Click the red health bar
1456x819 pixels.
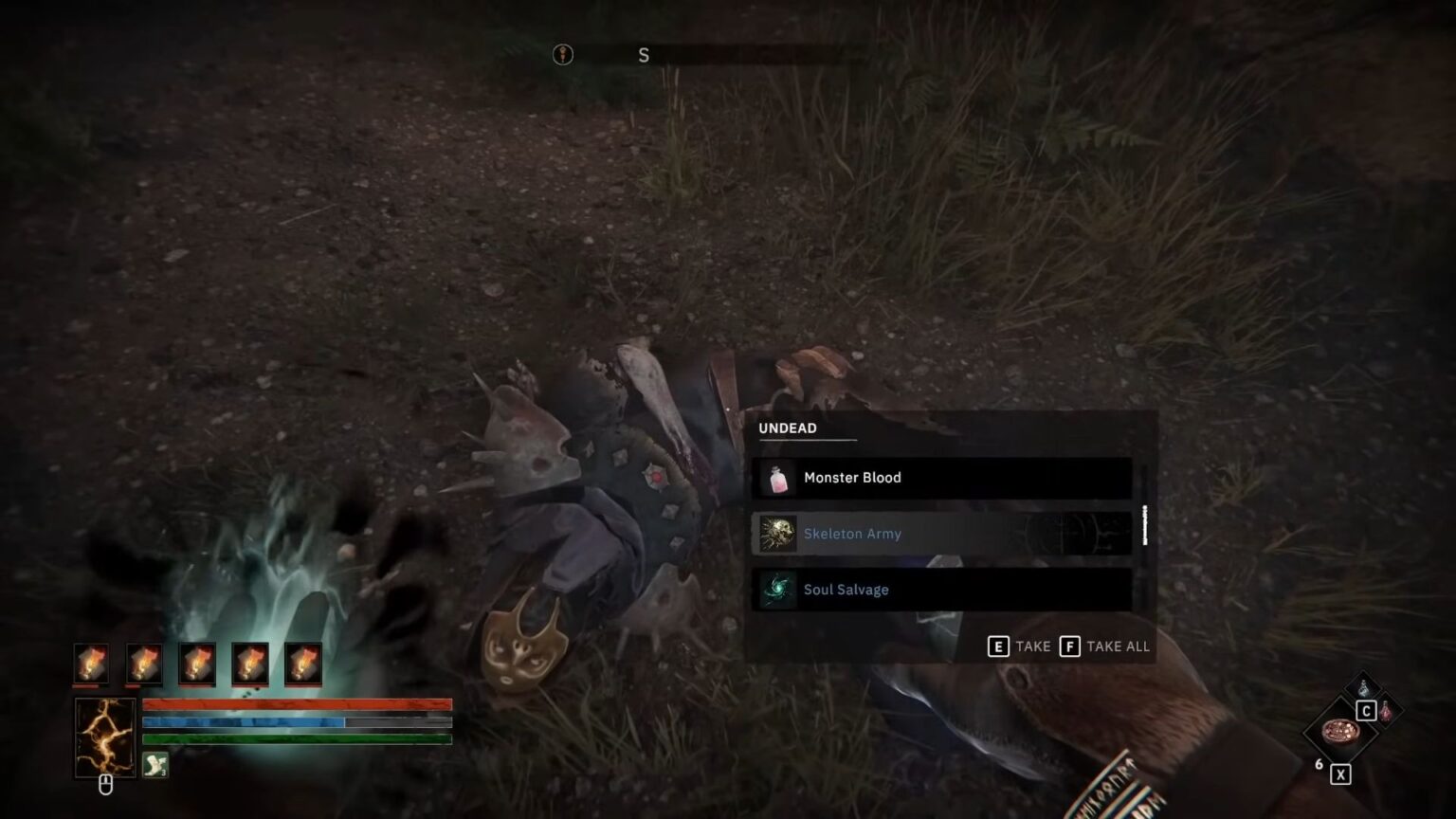(x=294, y=705)
